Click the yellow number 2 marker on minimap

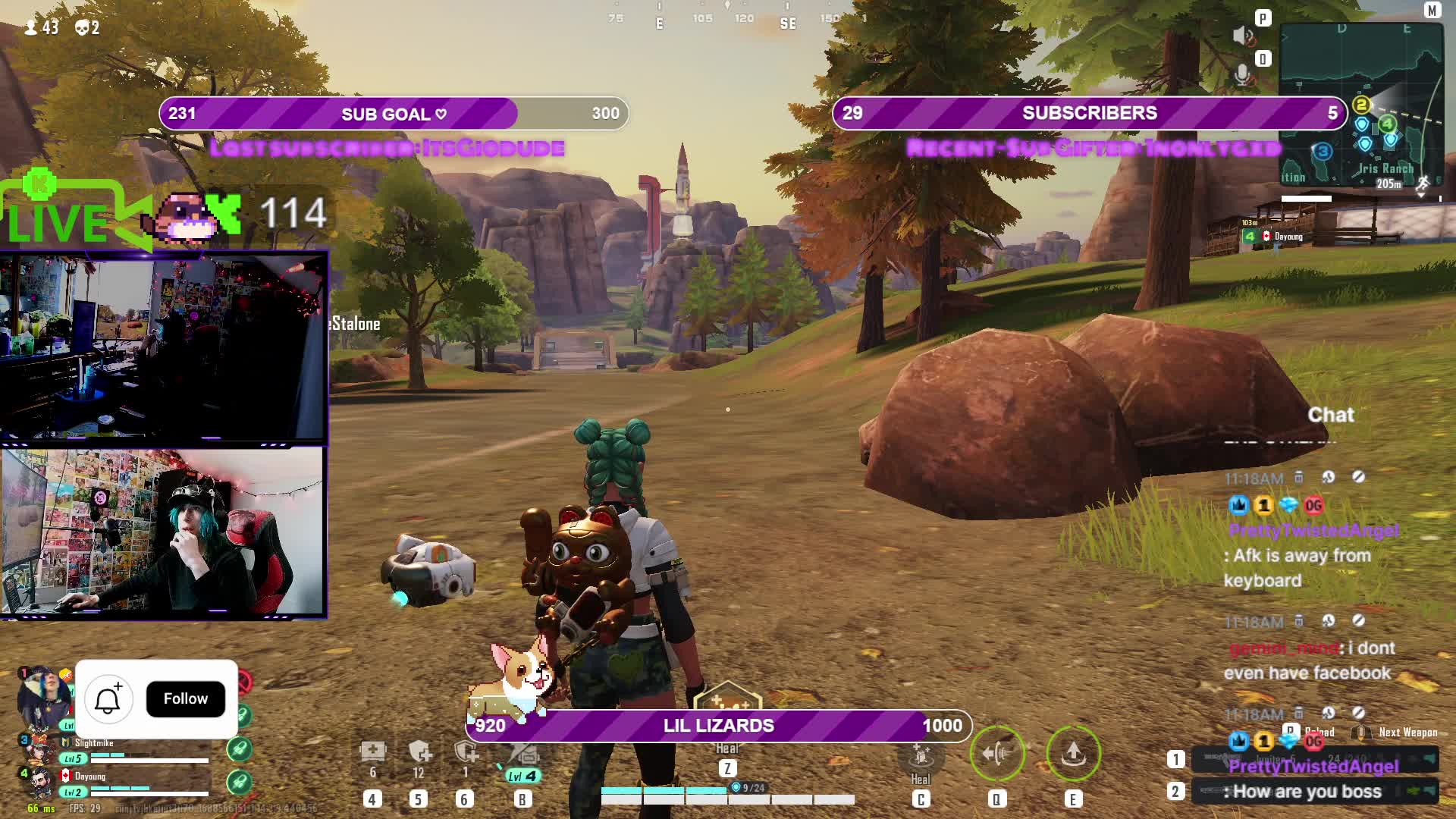[x=1361, y=105]
